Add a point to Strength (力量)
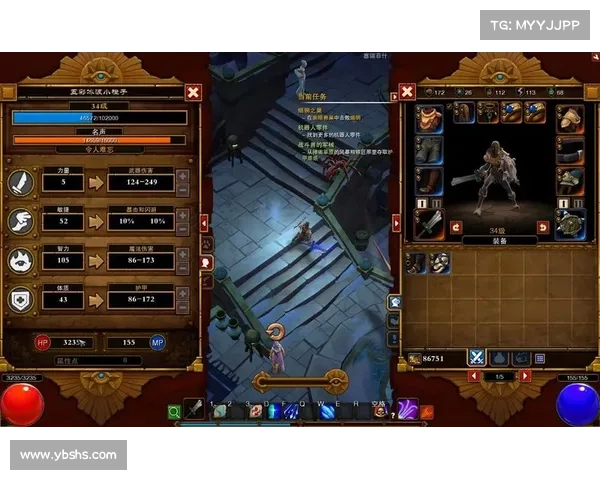The width and height of the screenshot is (600, 480). click(x=183, y=177)
